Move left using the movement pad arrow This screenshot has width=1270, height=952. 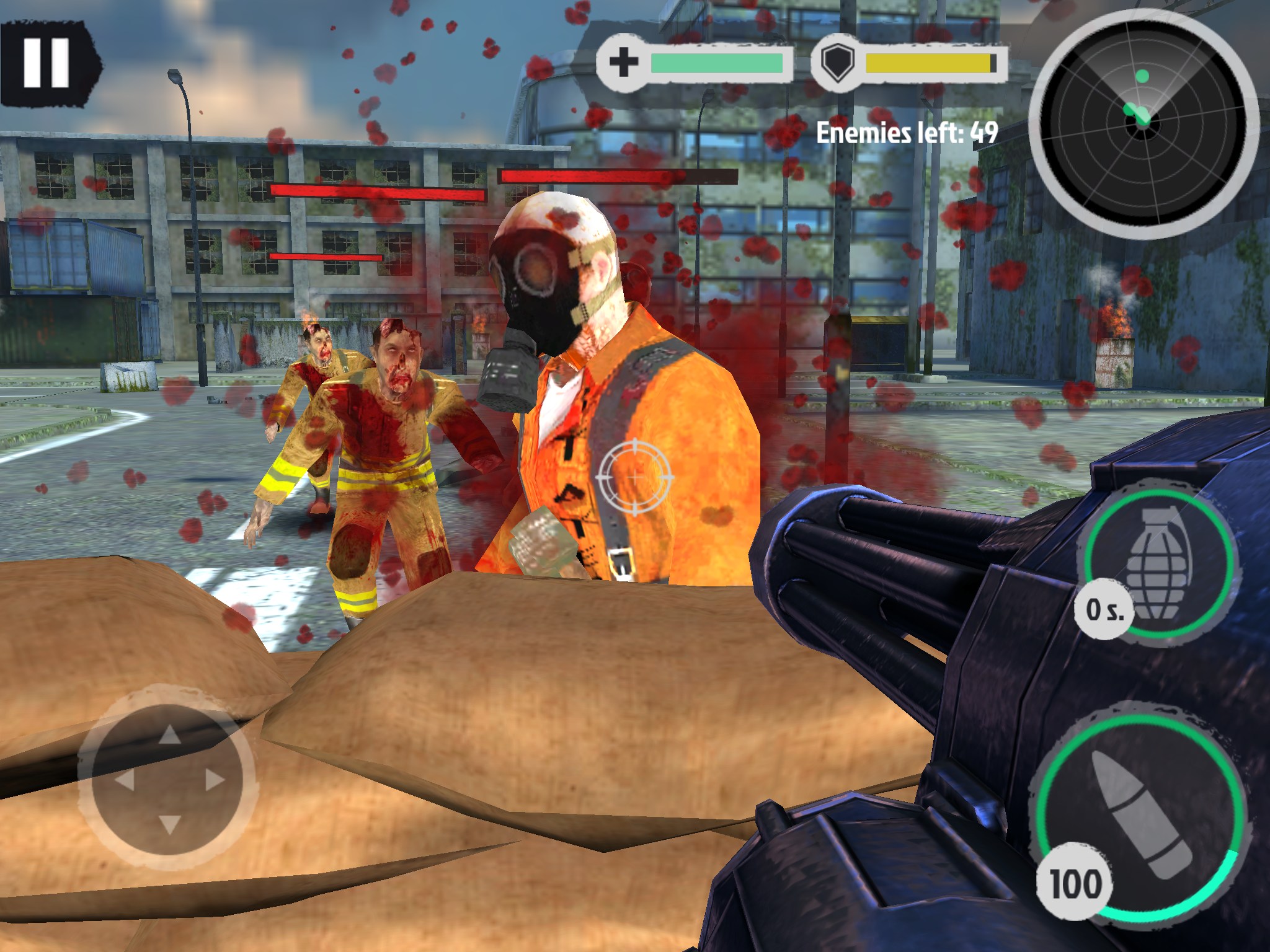point(125,780)
